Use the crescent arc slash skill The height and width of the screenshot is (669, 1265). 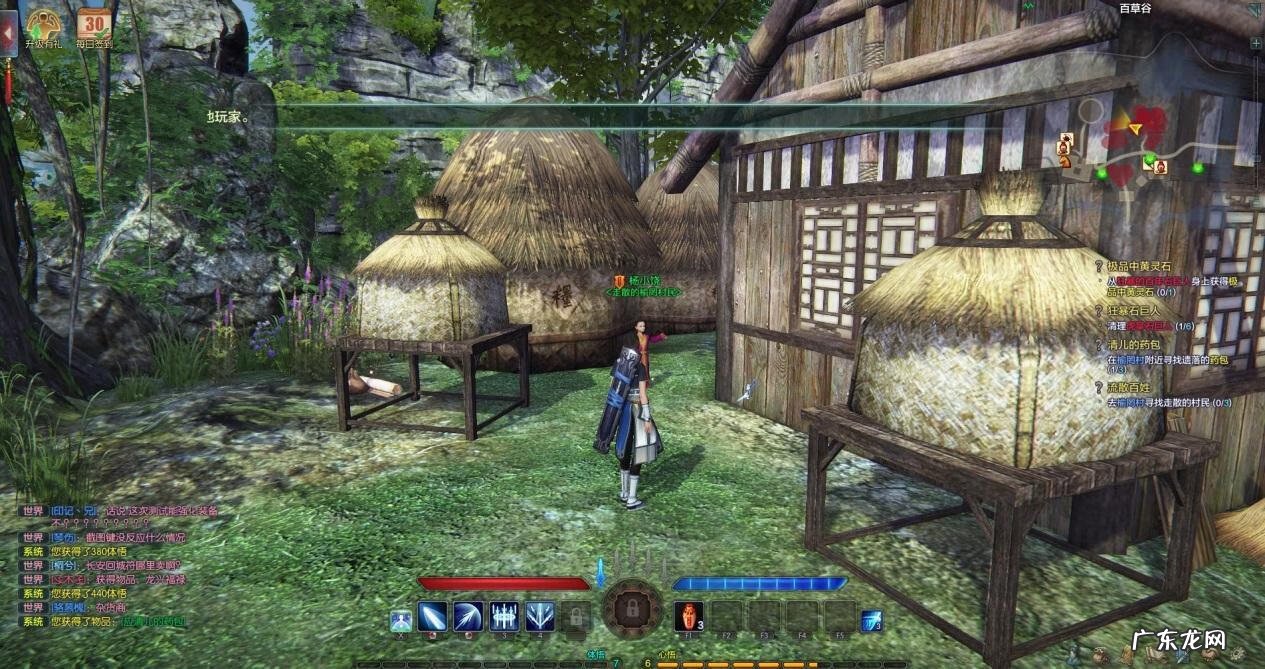(468, 616)
